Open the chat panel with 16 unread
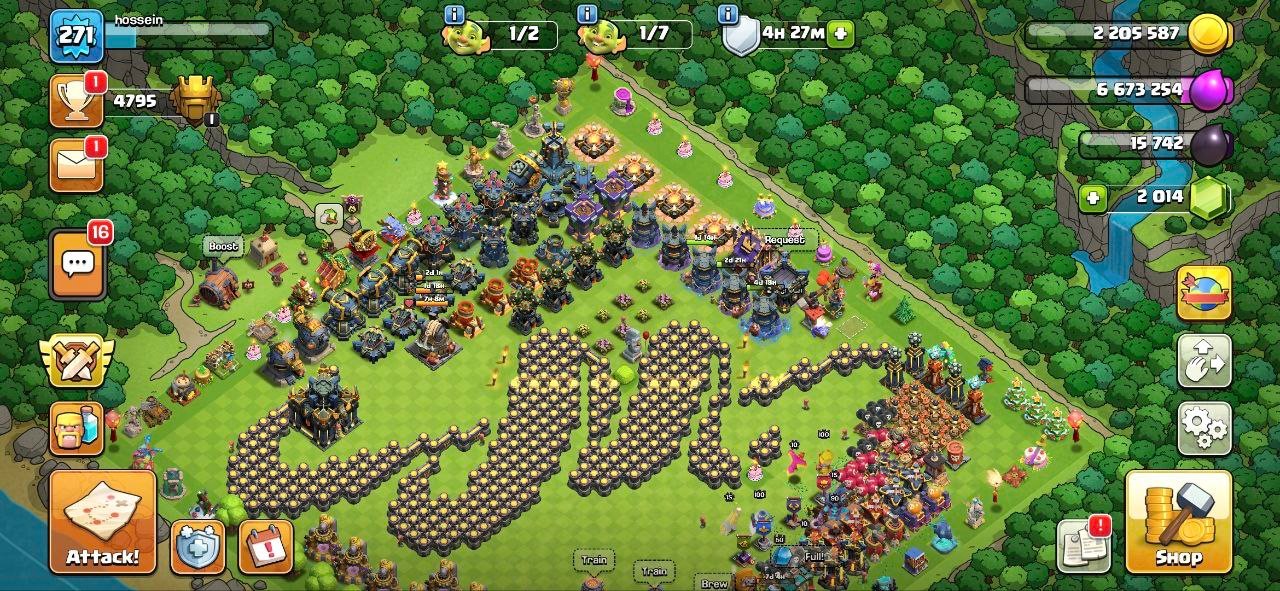The height and width of the screenshot is (591, 1280). click(77, 264)
